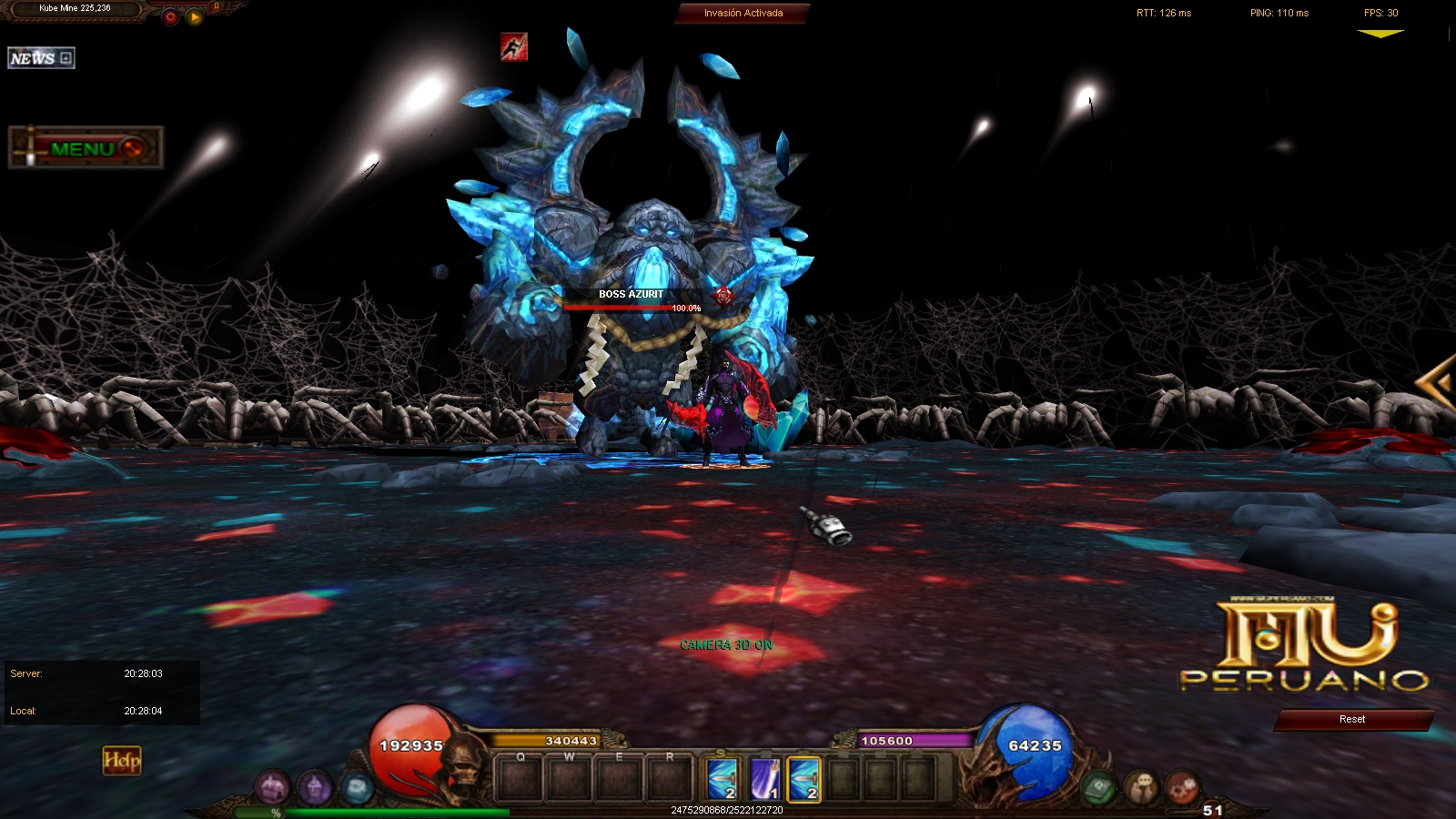Expand the NEWS panel
Image resolution: width=1456 pixels, height=819 pixels.
(41, 58)
